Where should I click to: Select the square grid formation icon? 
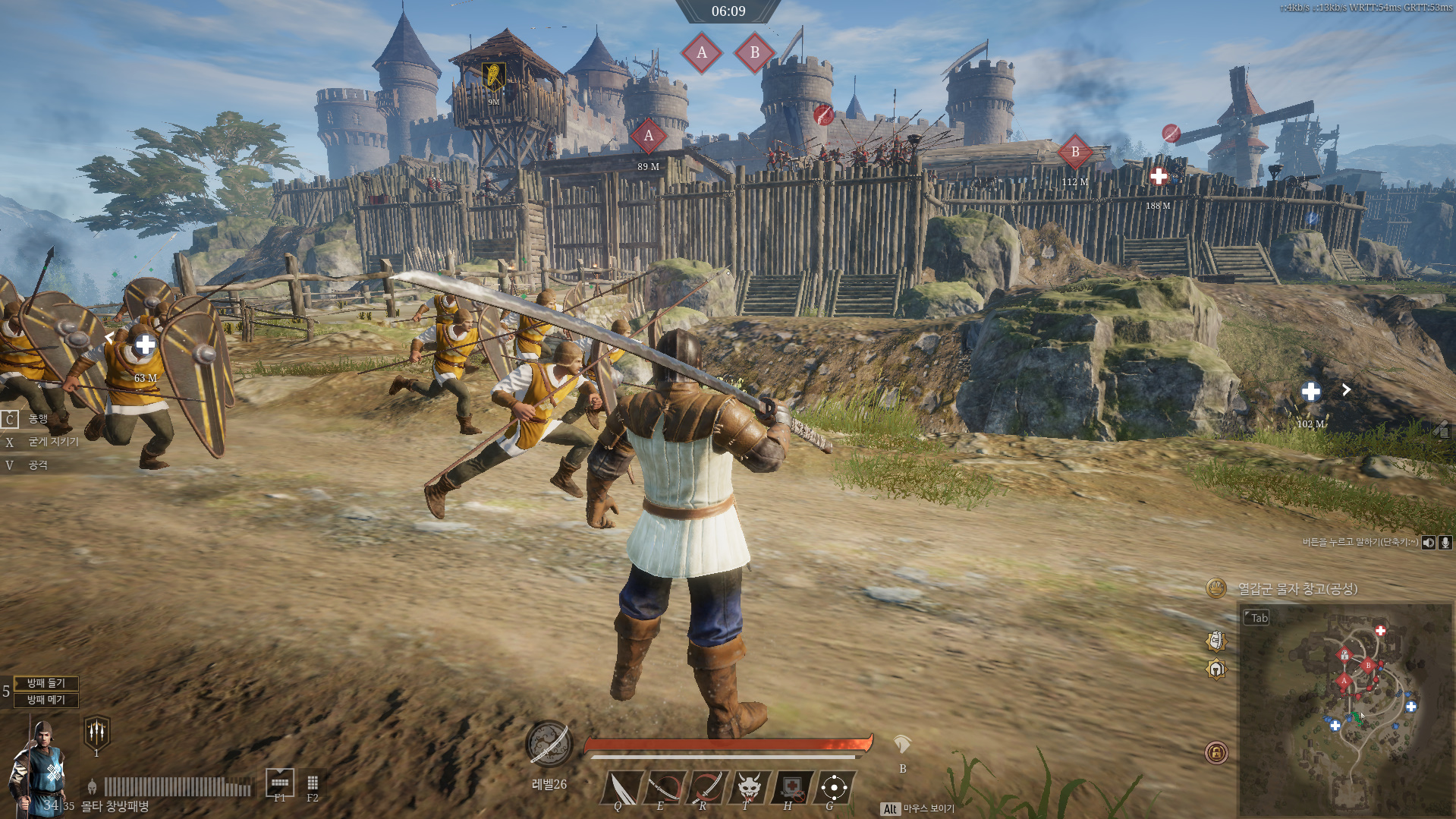[x=313, y=783]
